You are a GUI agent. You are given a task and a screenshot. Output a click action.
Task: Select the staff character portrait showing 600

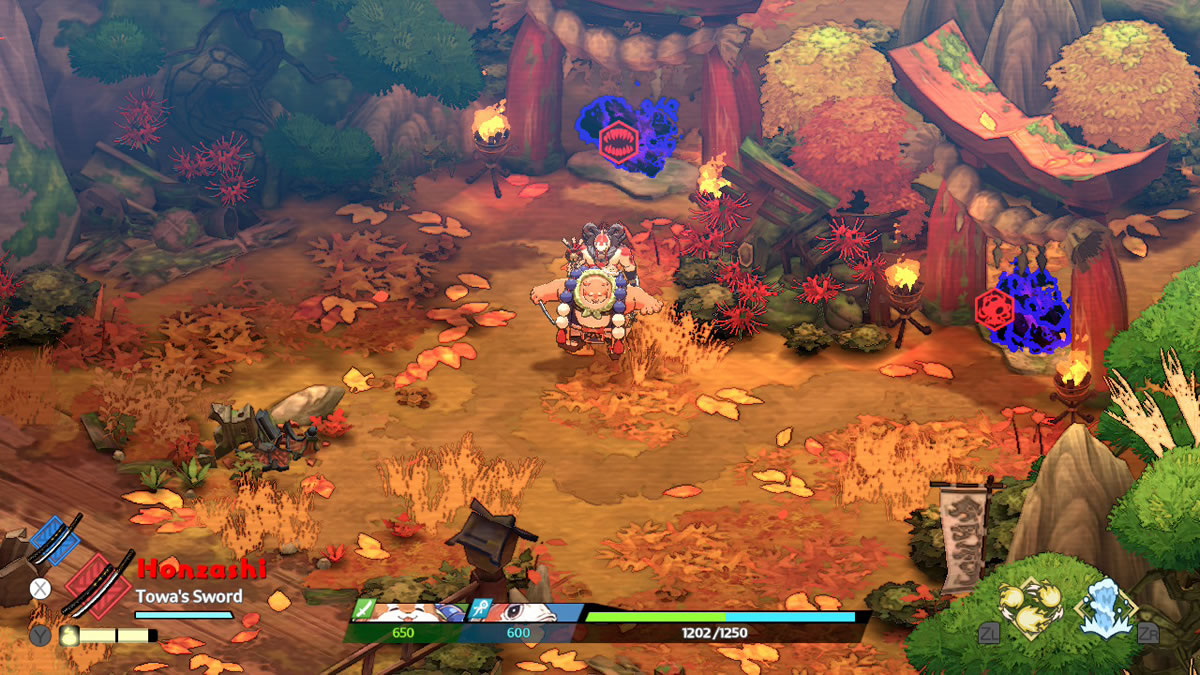click(520, 613)
